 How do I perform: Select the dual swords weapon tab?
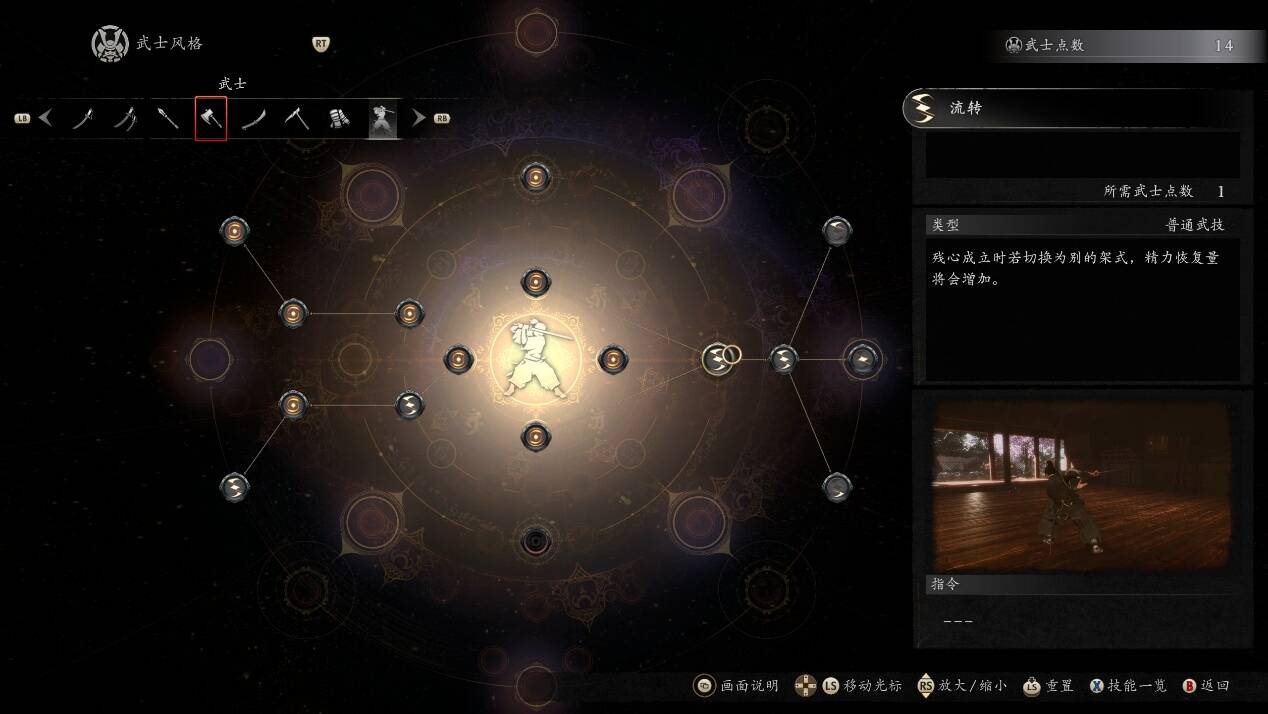click(x=126, y=119)
